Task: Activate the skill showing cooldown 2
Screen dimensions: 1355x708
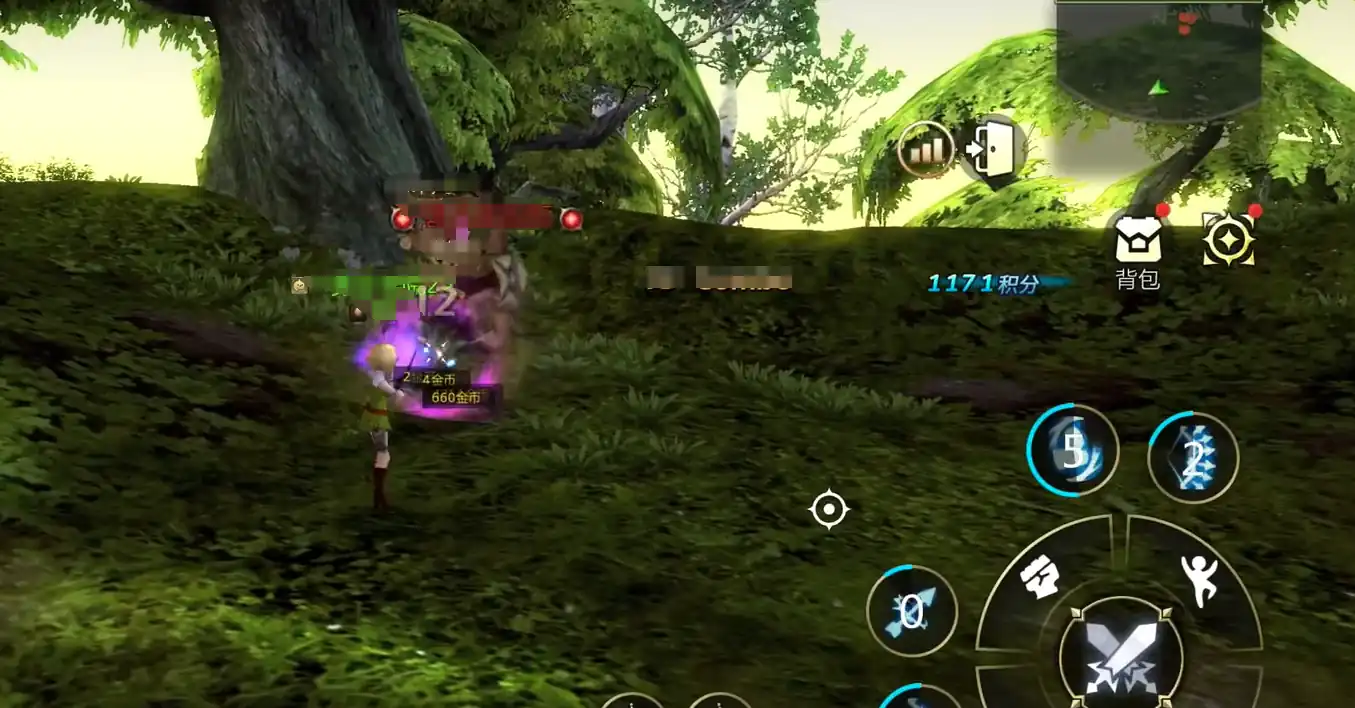Action: tap(1192, 458)
